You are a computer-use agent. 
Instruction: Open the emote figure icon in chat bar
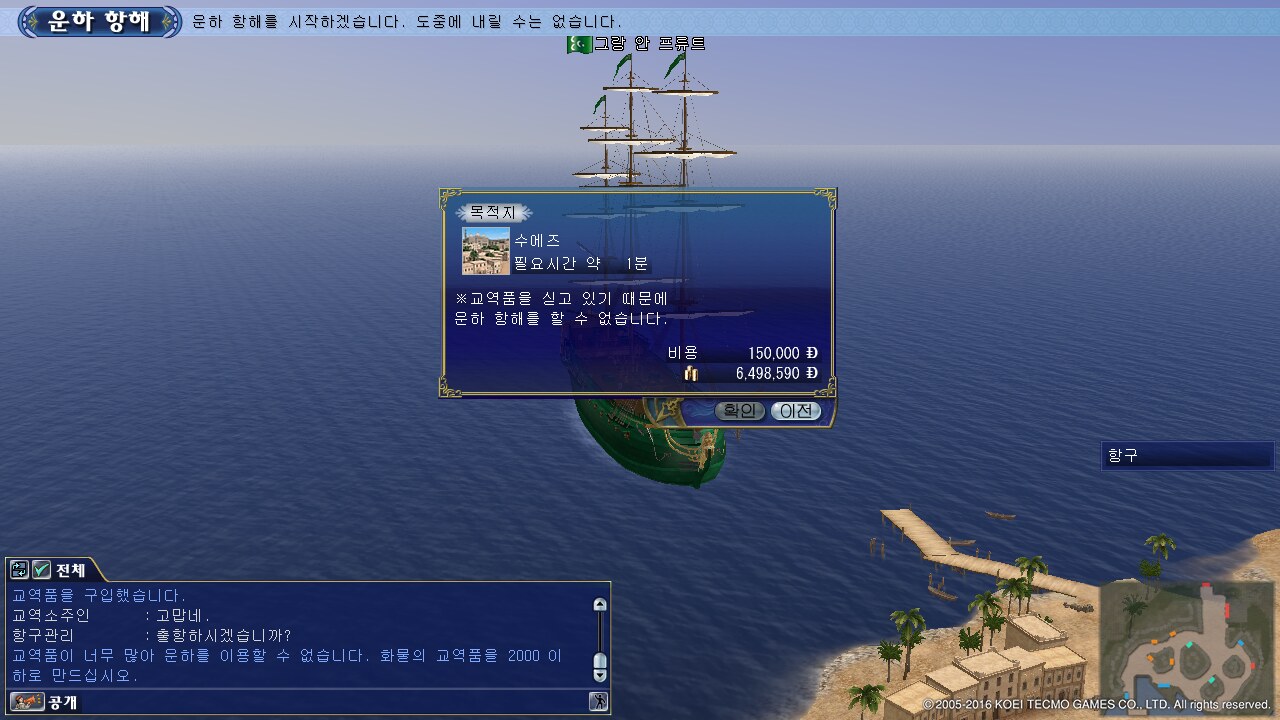tap(598, 702)
